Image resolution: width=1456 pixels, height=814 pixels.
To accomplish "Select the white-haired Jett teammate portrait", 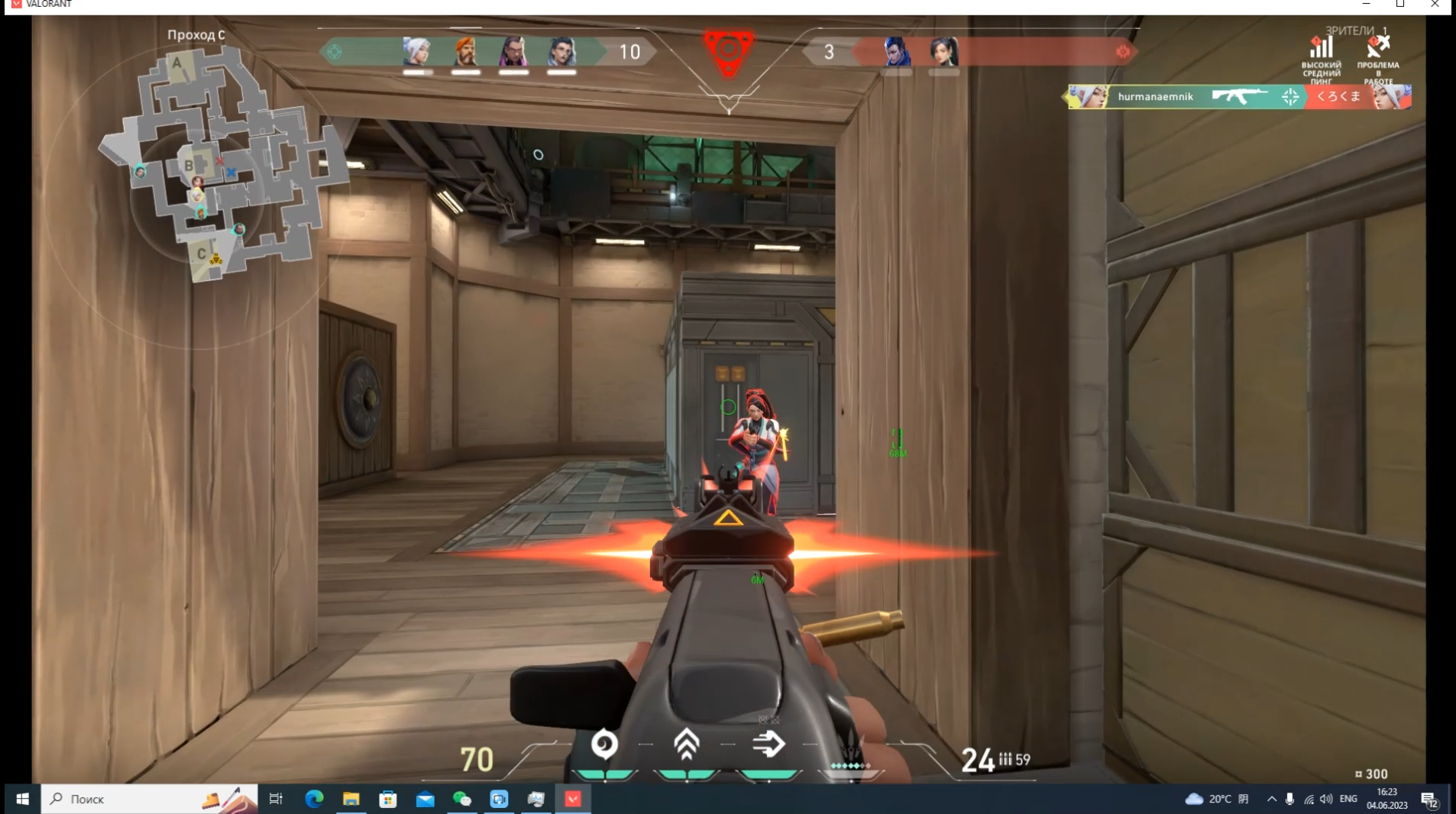I will [x=417, y=52].
